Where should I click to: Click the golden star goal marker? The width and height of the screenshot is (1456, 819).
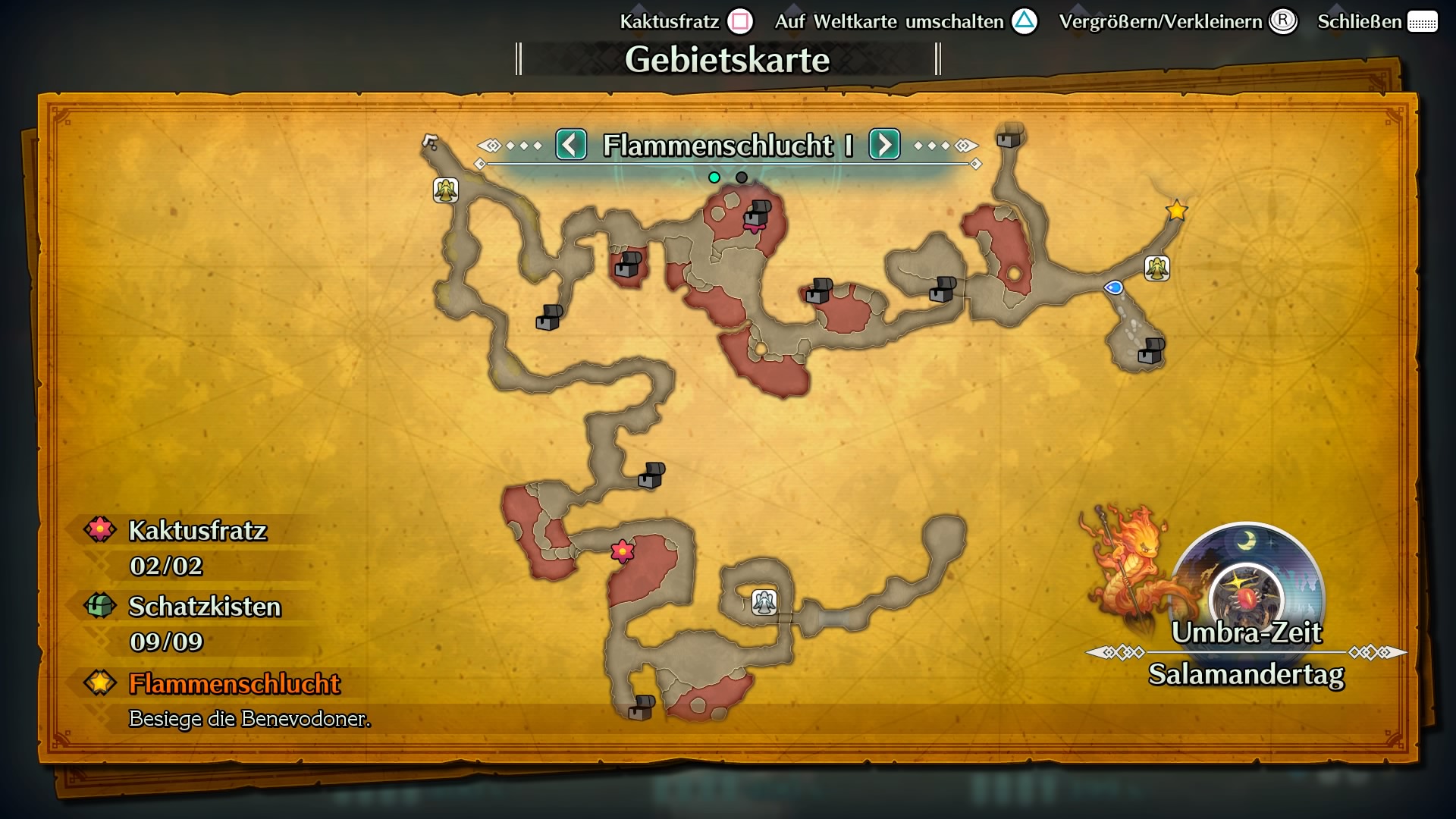tap(1176, 212)
